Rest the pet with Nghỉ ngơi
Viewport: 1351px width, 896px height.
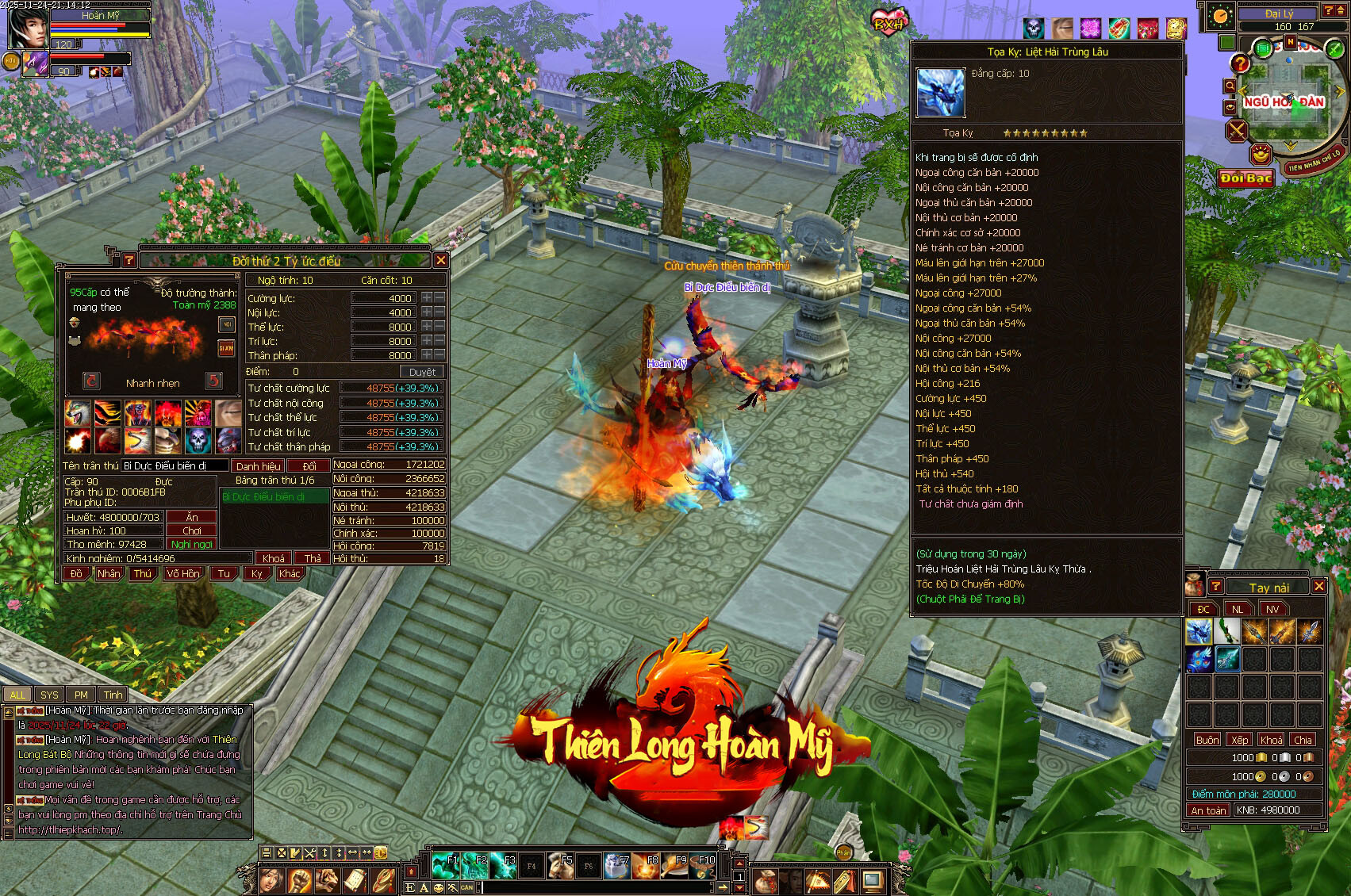click(x=191, y=544)
